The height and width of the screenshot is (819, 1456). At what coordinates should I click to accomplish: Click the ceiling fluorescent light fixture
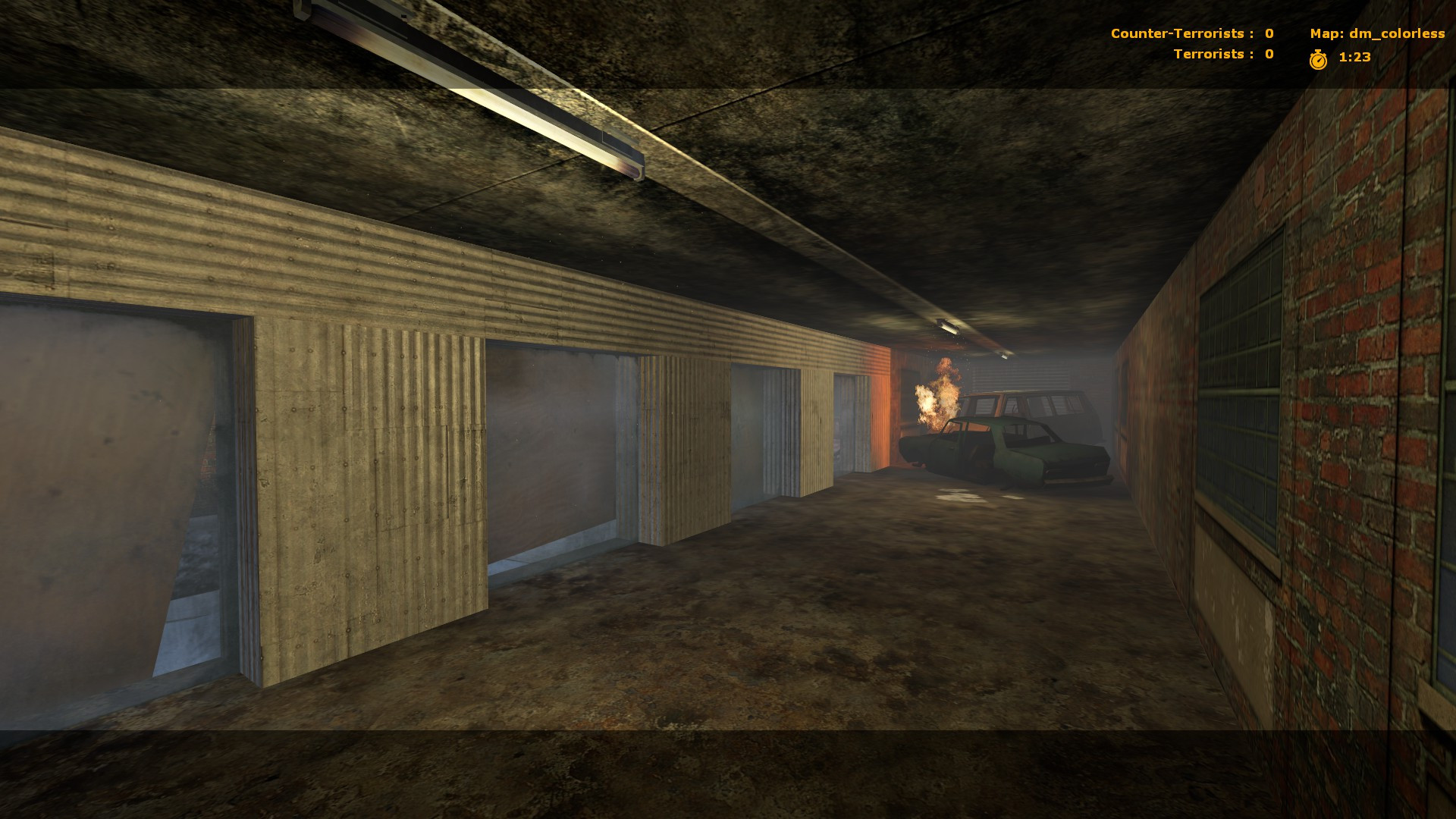point(470,91)
